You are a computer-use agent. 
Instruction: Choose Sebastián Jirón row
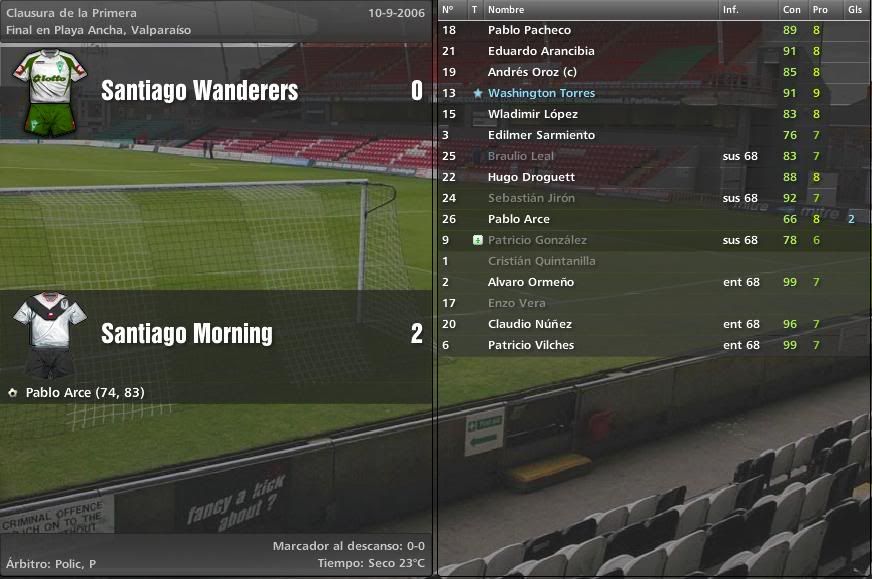pyautogui.click(x=531, y=198)
